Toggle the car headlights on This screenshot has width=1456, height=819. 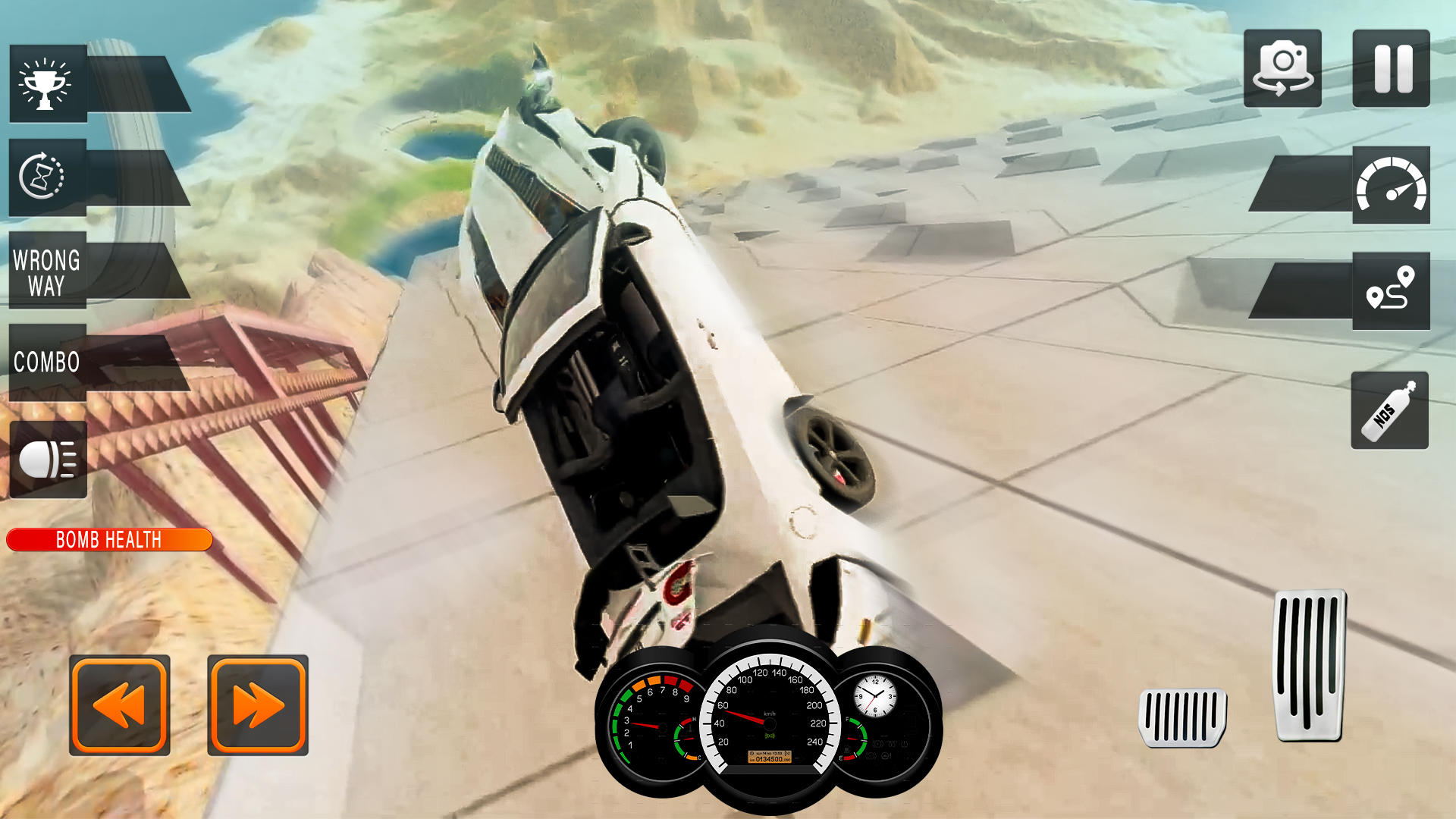[47, 458]
